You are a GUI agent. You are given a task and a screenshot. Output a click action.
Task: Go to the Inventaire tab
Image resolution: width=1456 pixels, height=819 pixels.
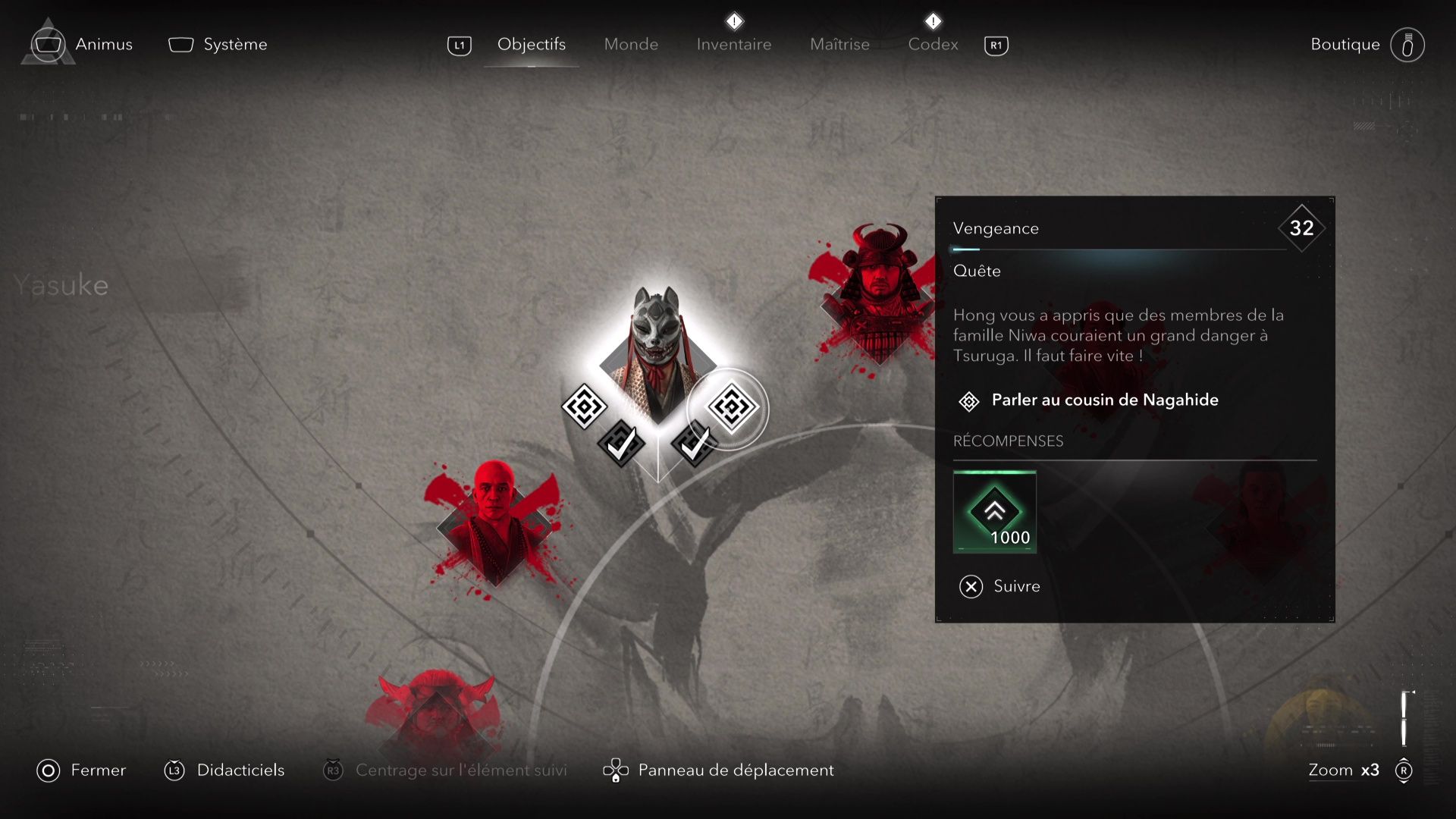pos(733,45)
